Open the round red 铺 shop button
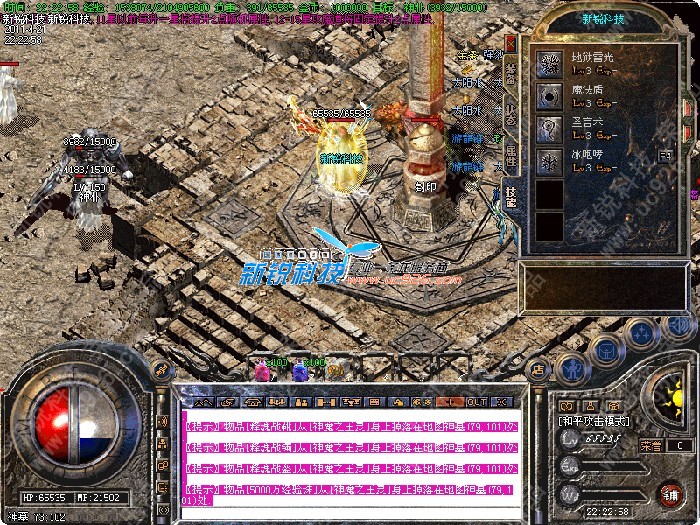This screenshot has width=700, height=525. pos(670,492)
